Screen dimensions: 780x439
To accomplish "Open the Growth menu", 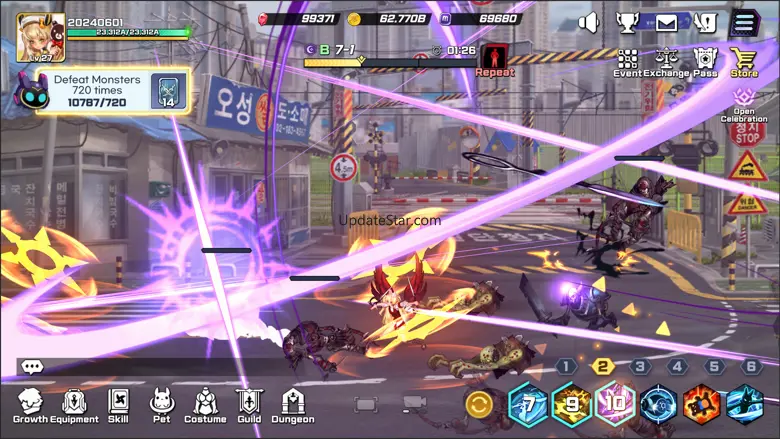I will pos(30,405).
